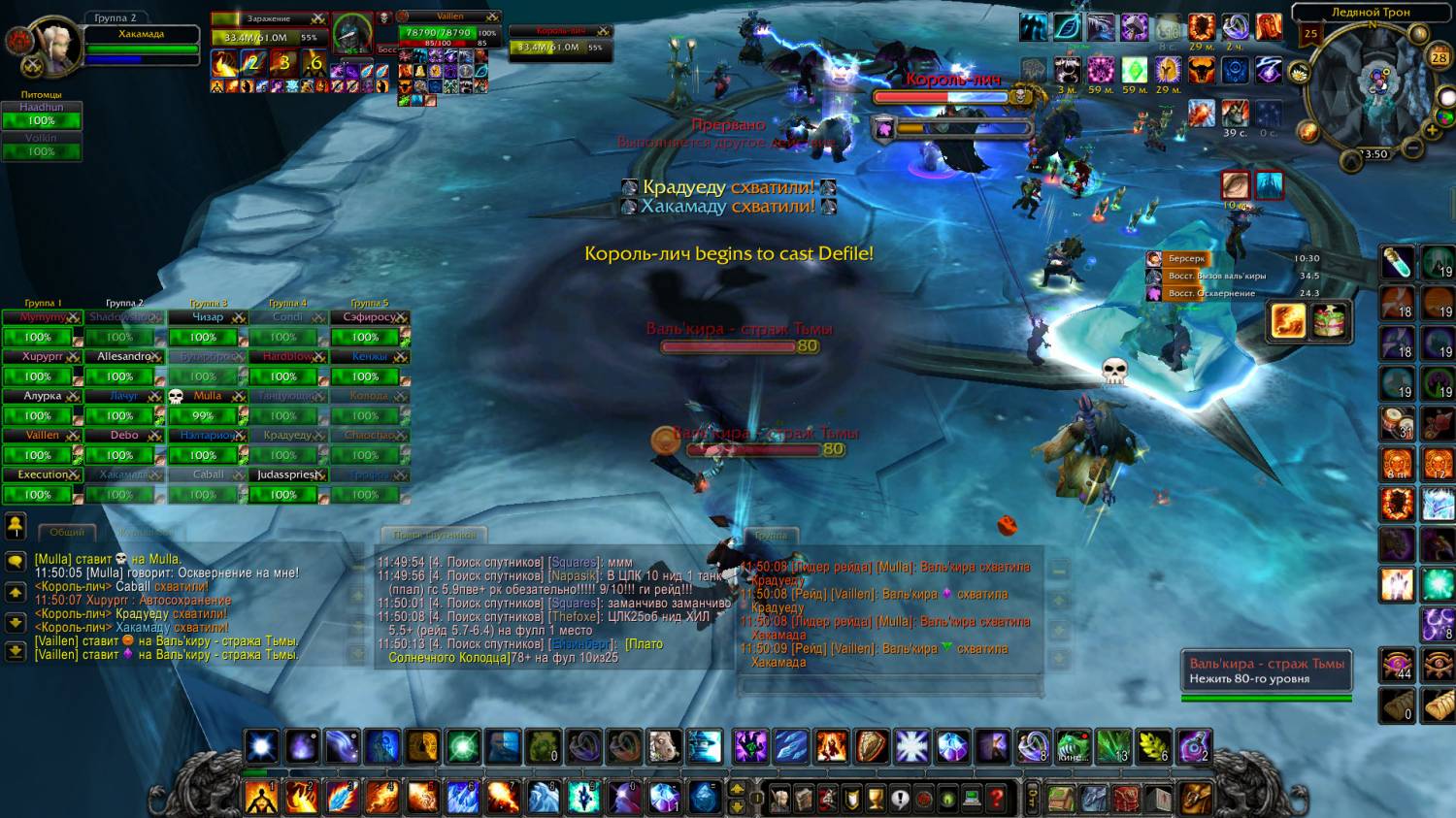The height and width of the screenshot is (818, 1456).
Task: Select pet Haadhun frame
Action: [x=41, y=115]
